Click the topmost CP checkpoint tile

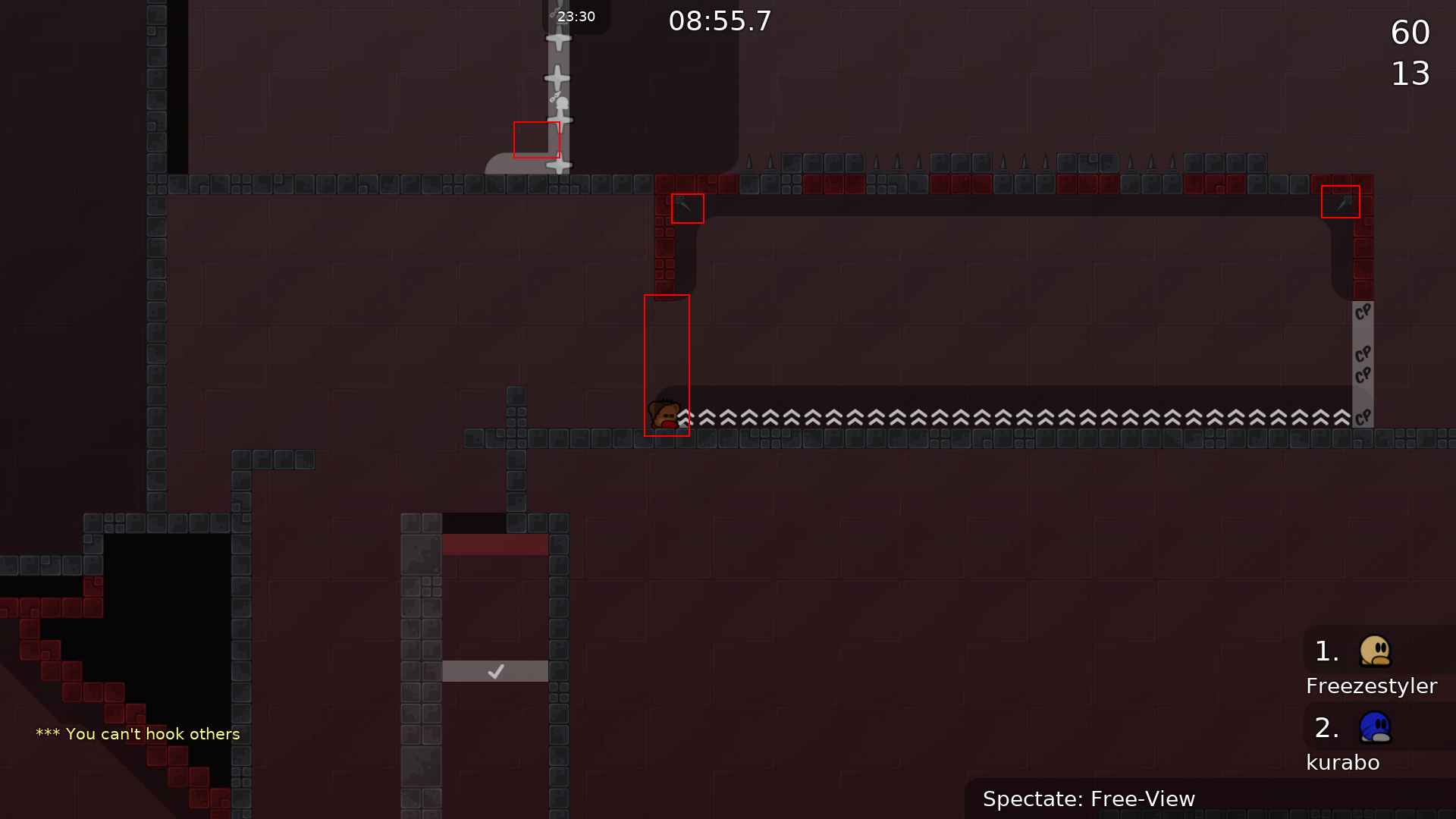pyautogui.click(x=1363, y=312)
